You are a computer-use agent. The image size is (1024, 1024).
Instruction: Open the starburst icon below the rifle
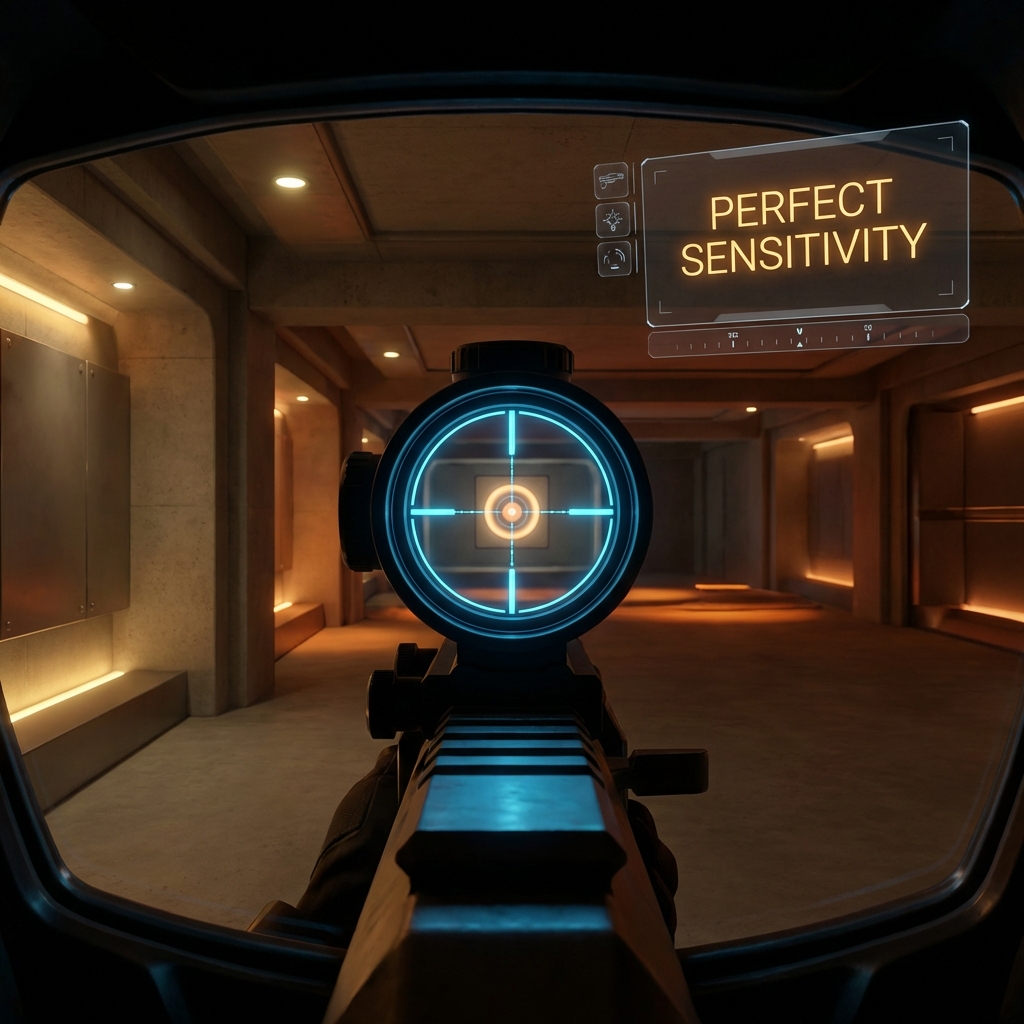click(x=613, y=220)
